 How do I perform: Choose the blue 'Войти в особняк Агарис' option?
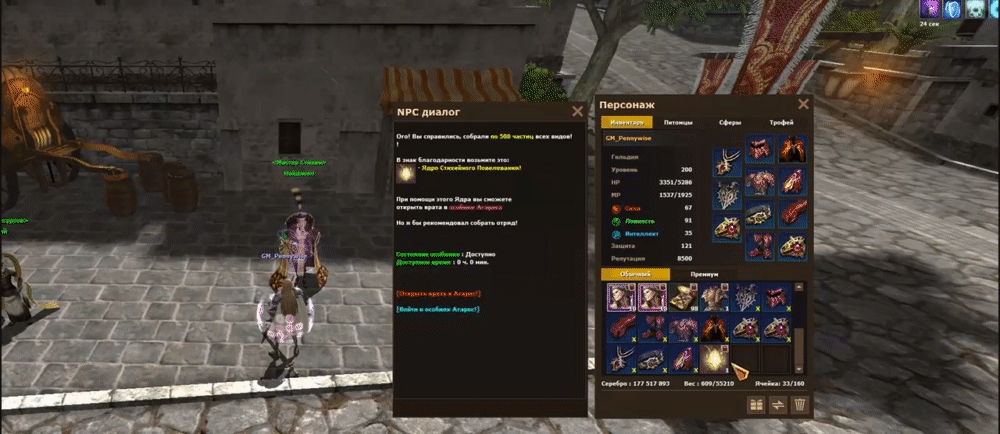[438, 309]
